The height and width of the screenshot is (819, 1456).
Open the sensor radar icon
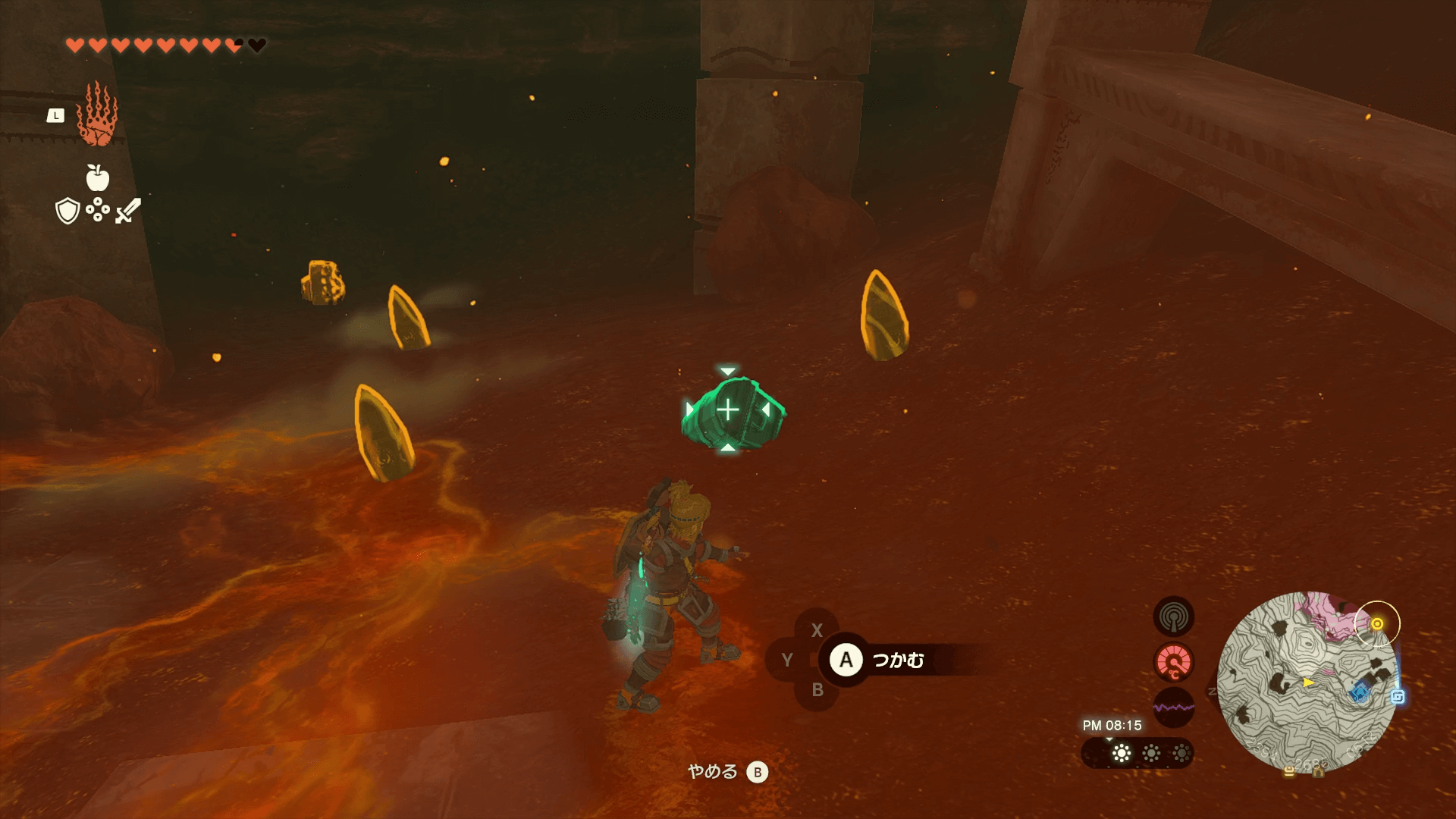click(x=1173, y=616)
